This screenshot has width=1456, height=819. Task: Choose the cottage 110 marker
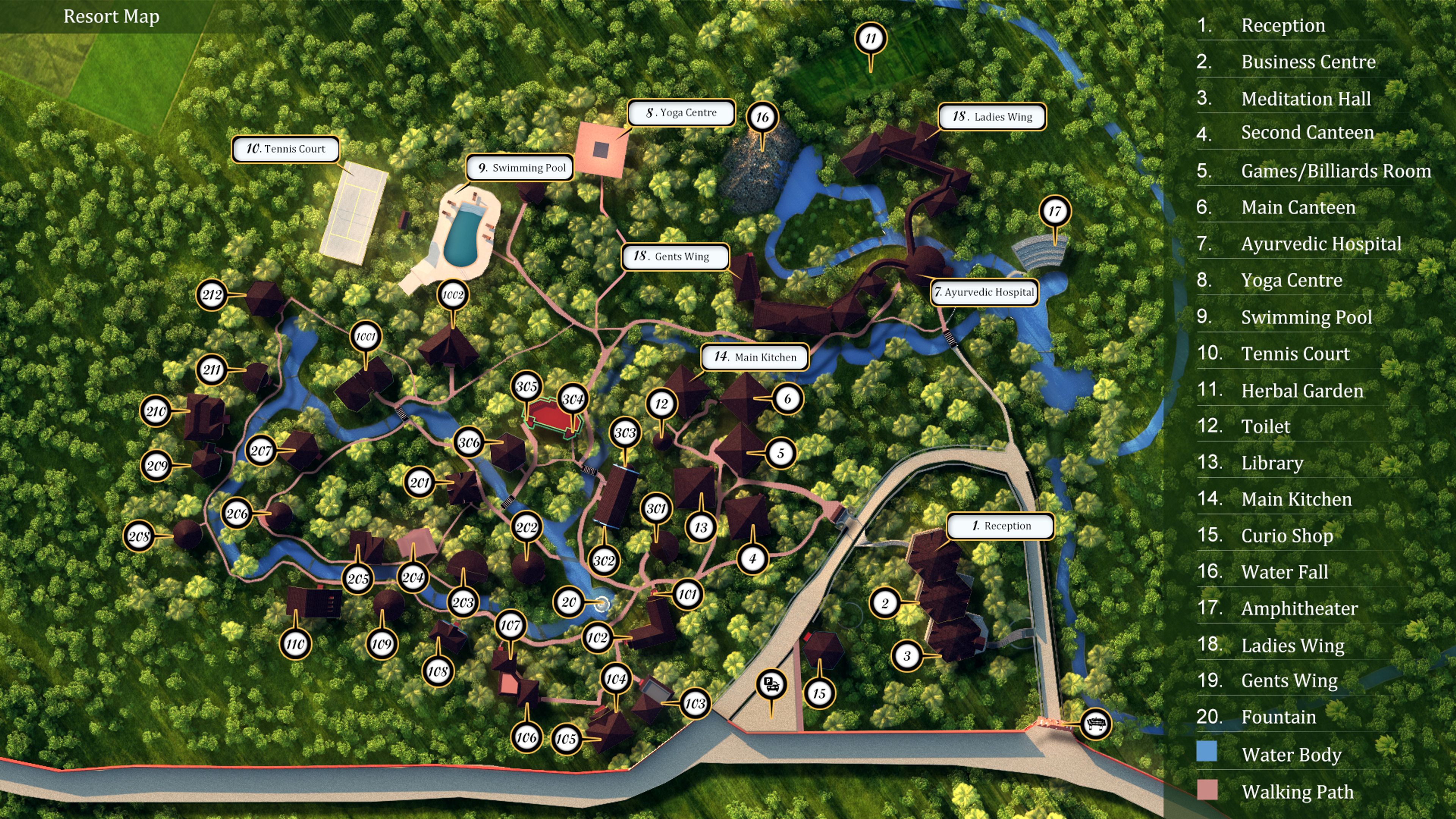295,644
